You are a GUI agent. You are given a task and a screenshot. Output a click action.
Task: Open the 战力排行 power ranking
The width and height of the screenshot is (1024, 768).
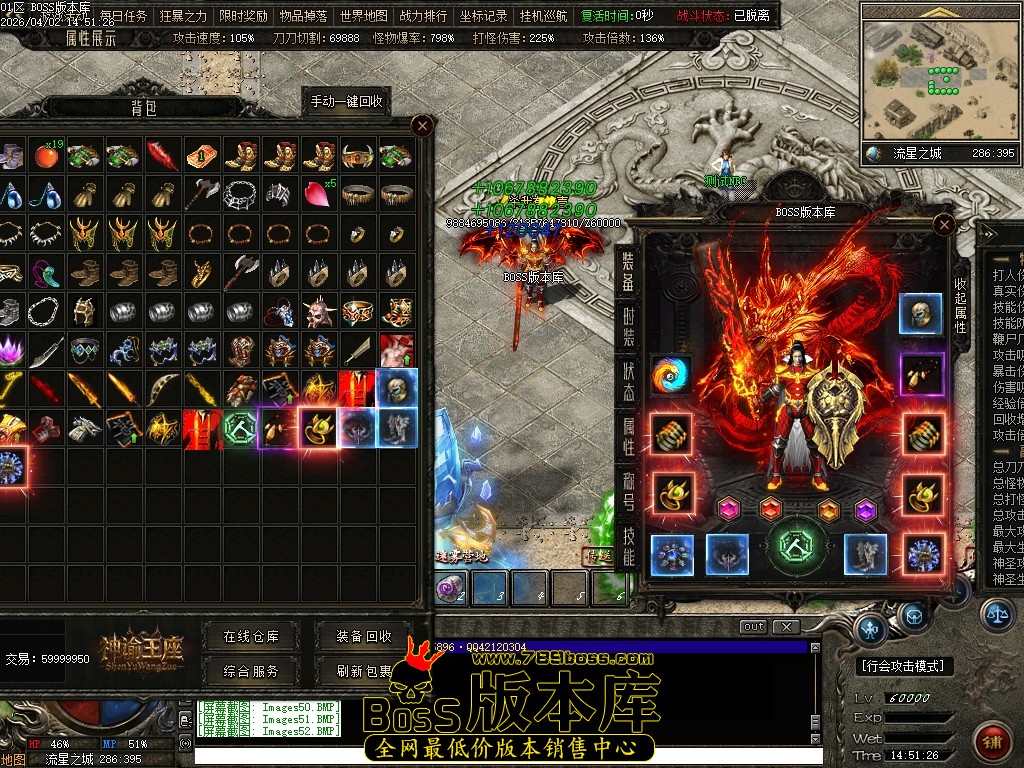(x=423, y=16)
